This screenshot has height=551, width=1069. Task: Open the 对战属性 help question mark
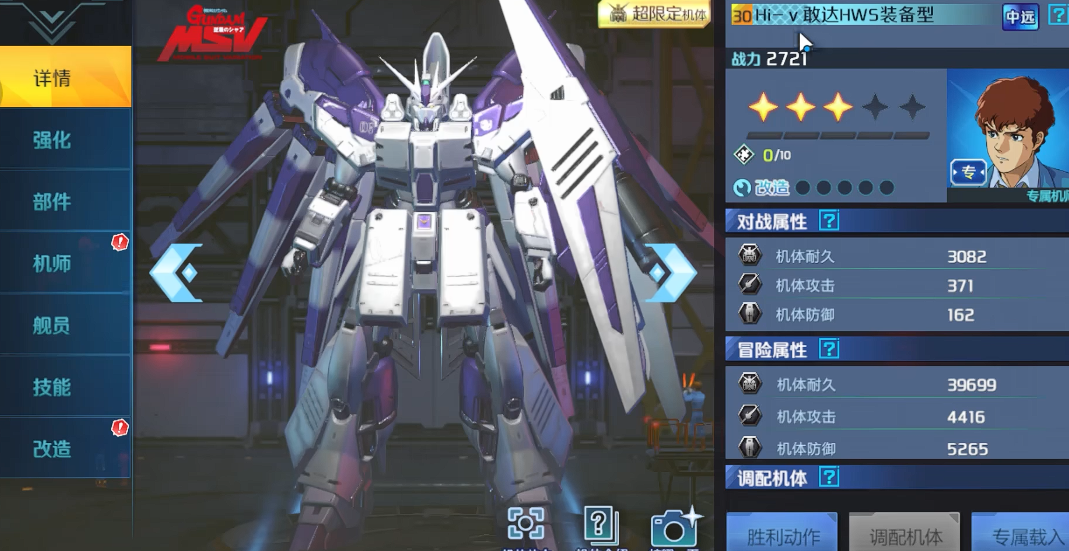pos(828,221)
